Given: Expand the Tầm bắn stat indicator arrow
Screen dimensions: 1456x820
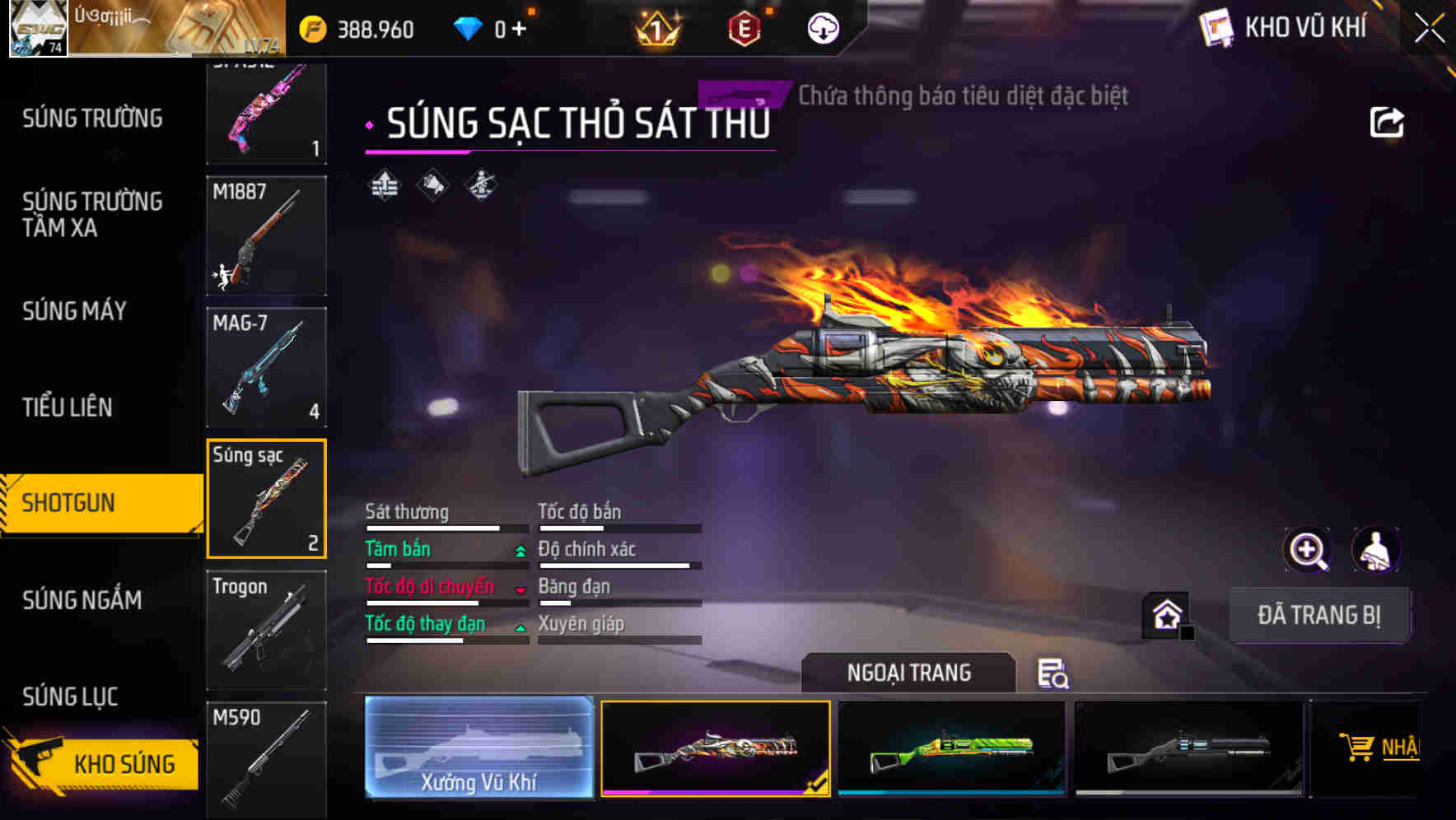Looking at the screenshot, I should click(520, 551).
